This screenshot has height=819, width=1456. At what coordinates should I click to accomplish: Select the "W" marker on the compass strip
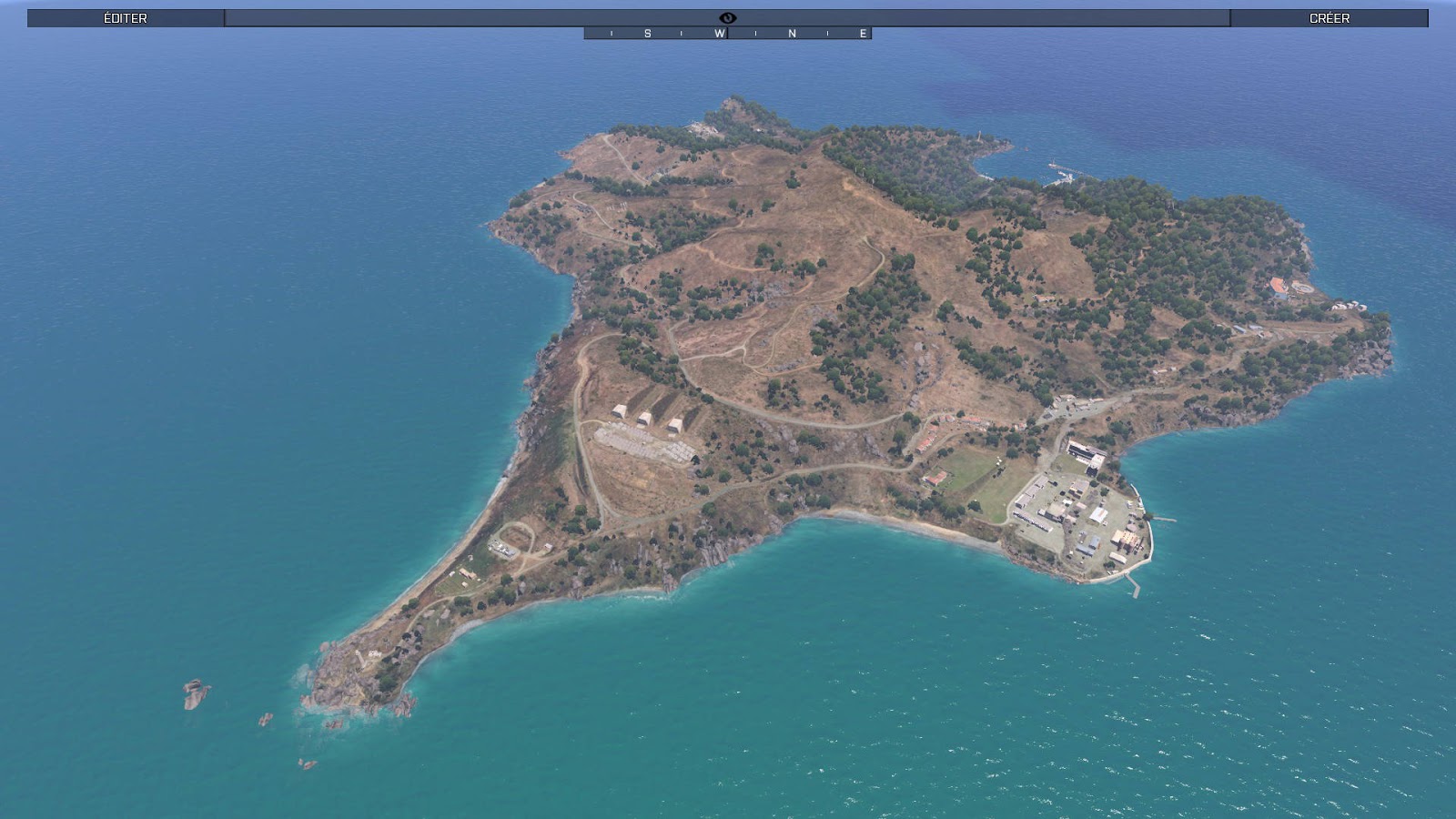click(719, 33)
